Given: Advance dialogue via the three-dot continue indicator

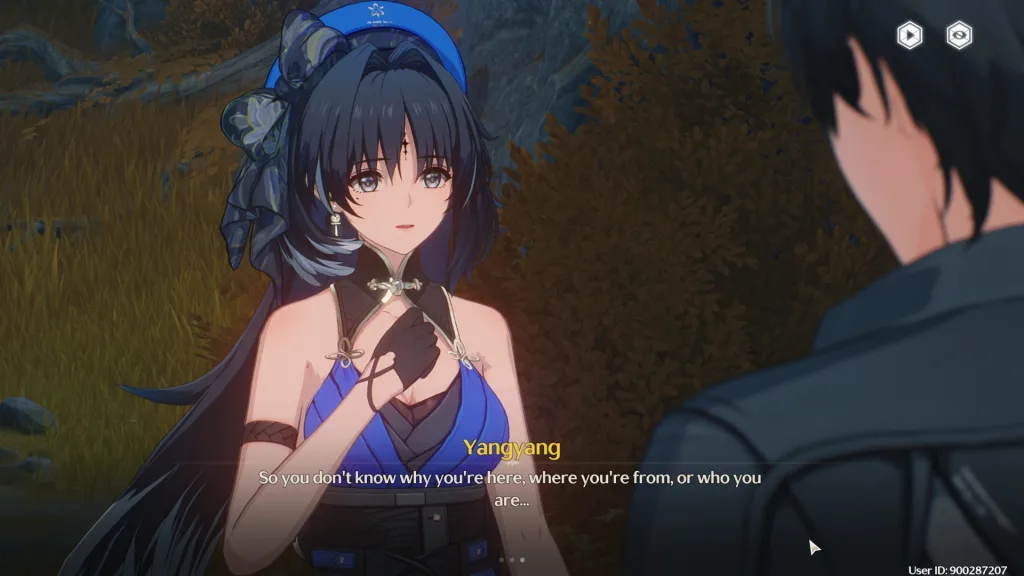Looking at the screenshot, I should [x=511, y=560].
